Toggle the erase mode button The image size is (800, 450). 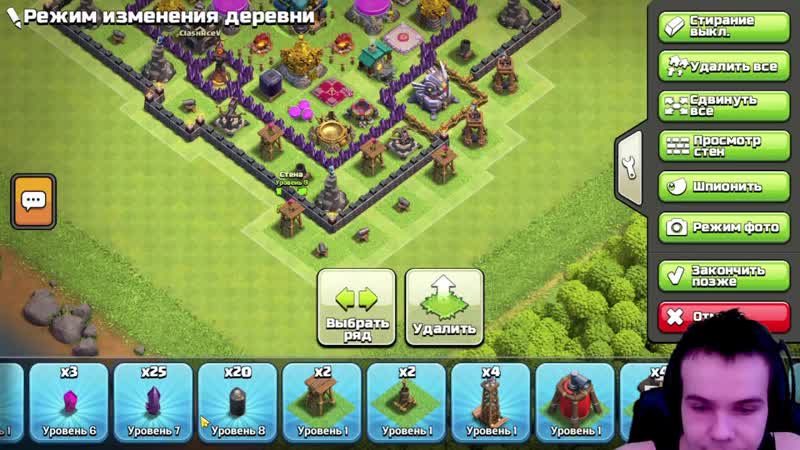point(718,26)
